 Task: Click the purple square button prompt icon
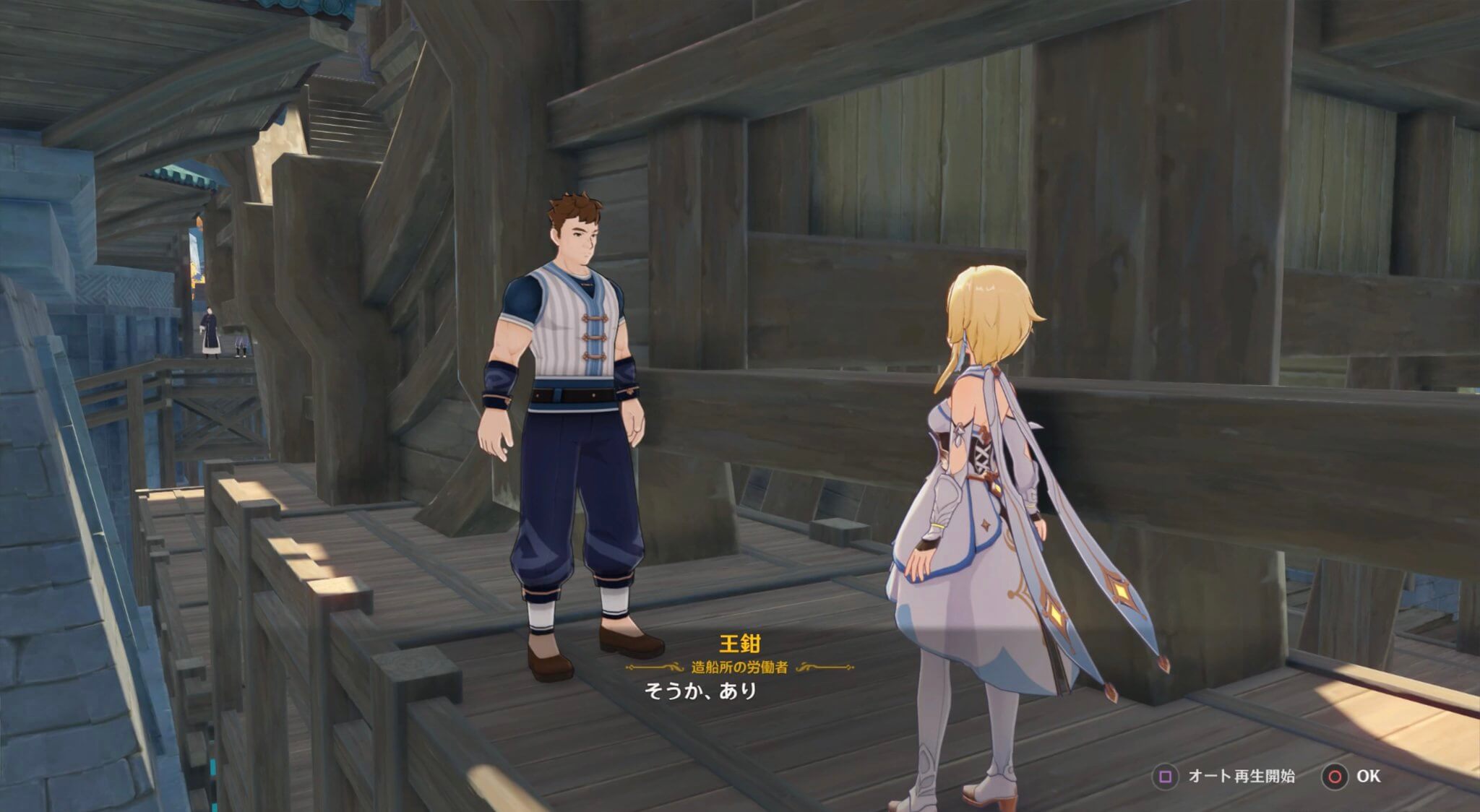point(1165,775)
